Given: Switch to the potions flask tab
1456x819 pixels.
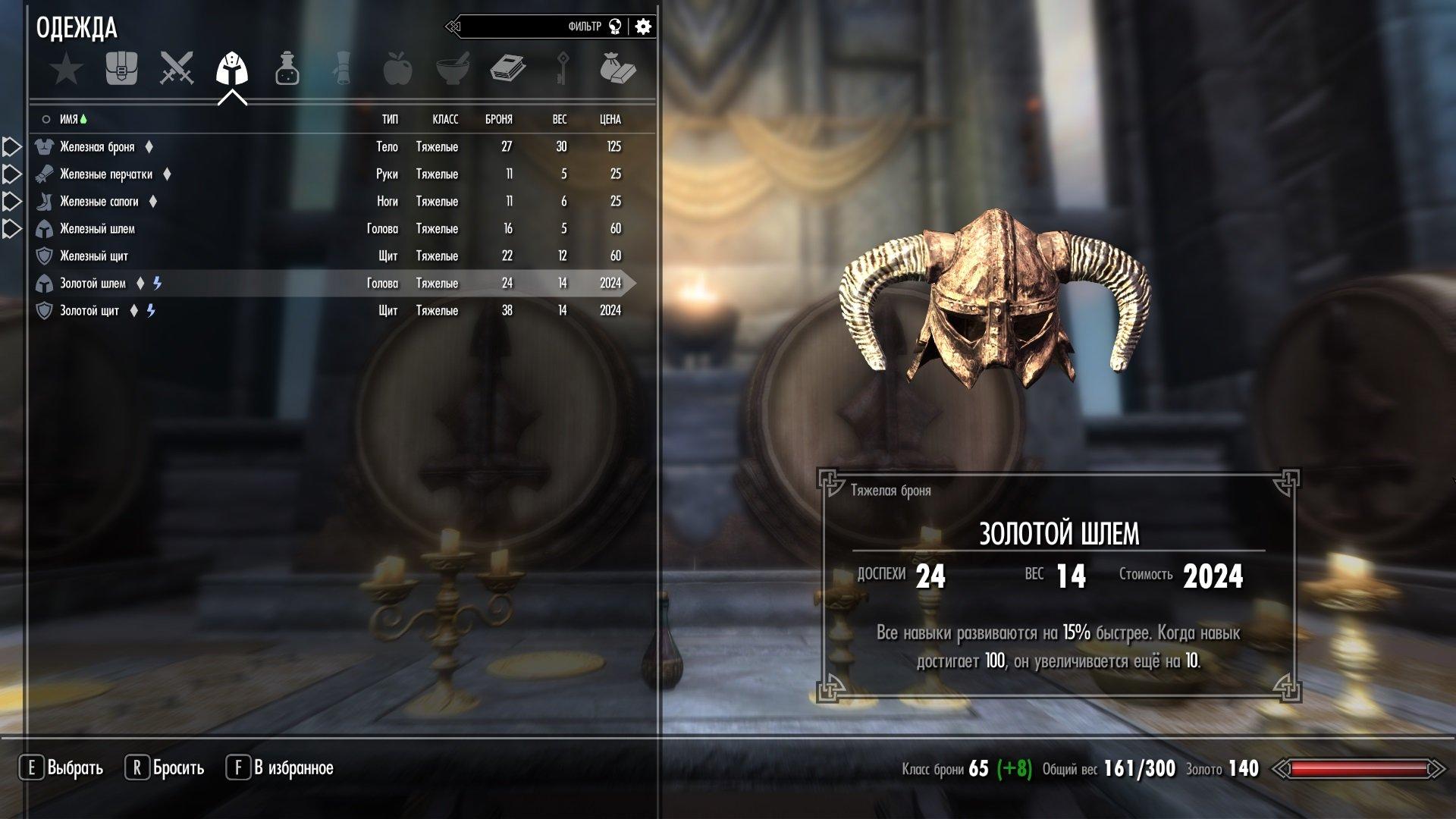Looking at the screenshot, I should tap(287, 69).
